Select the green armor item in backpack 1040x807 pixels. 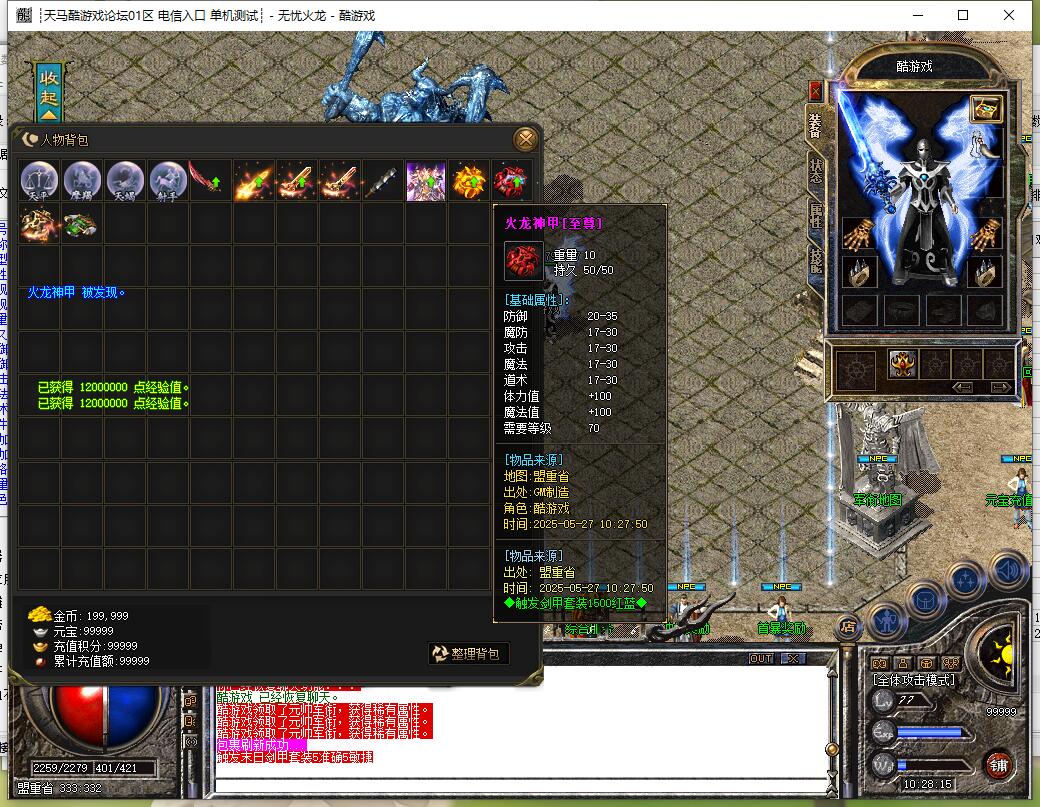point(82,224)
